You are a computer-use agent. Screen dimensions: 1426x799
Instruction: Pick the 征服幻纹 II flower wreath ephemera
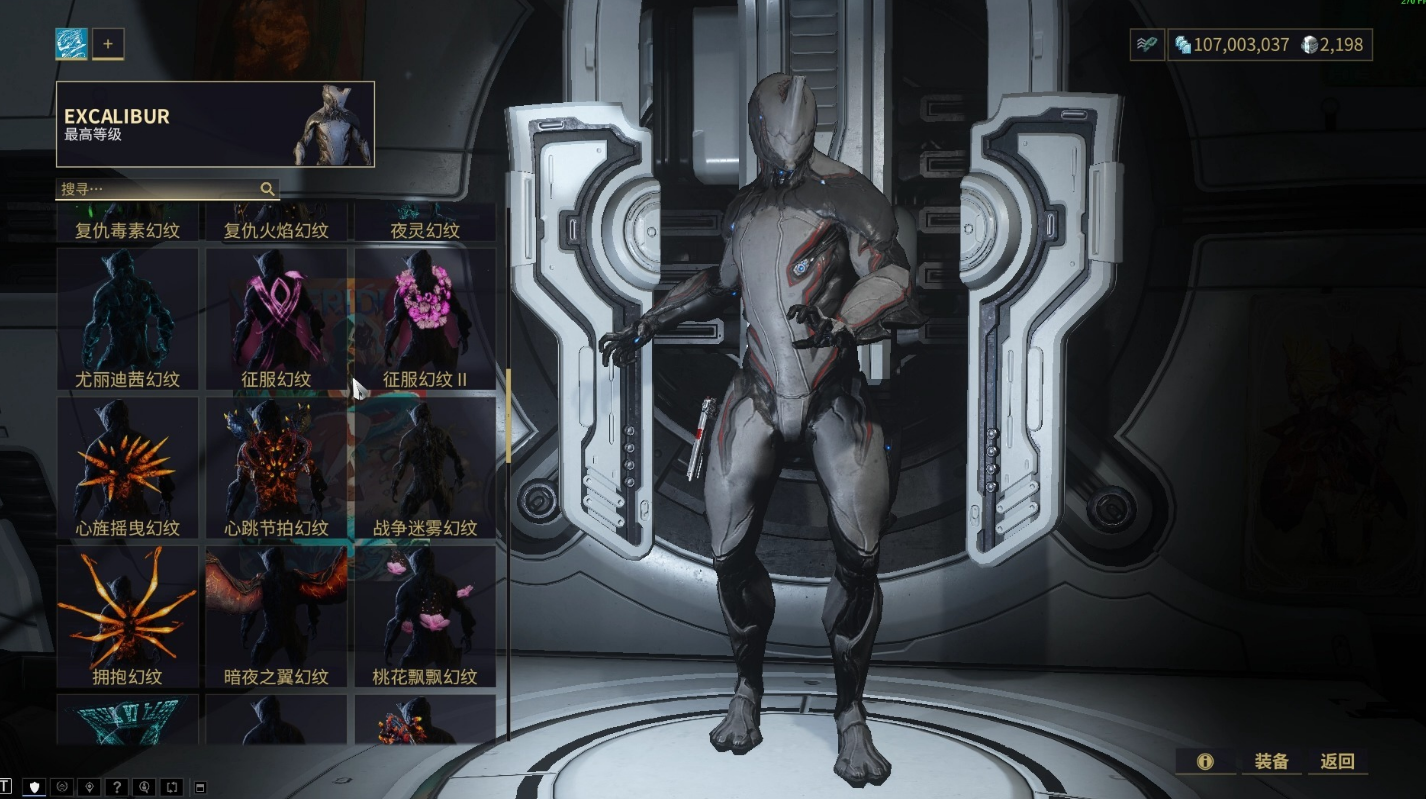[x=425, y=319]
